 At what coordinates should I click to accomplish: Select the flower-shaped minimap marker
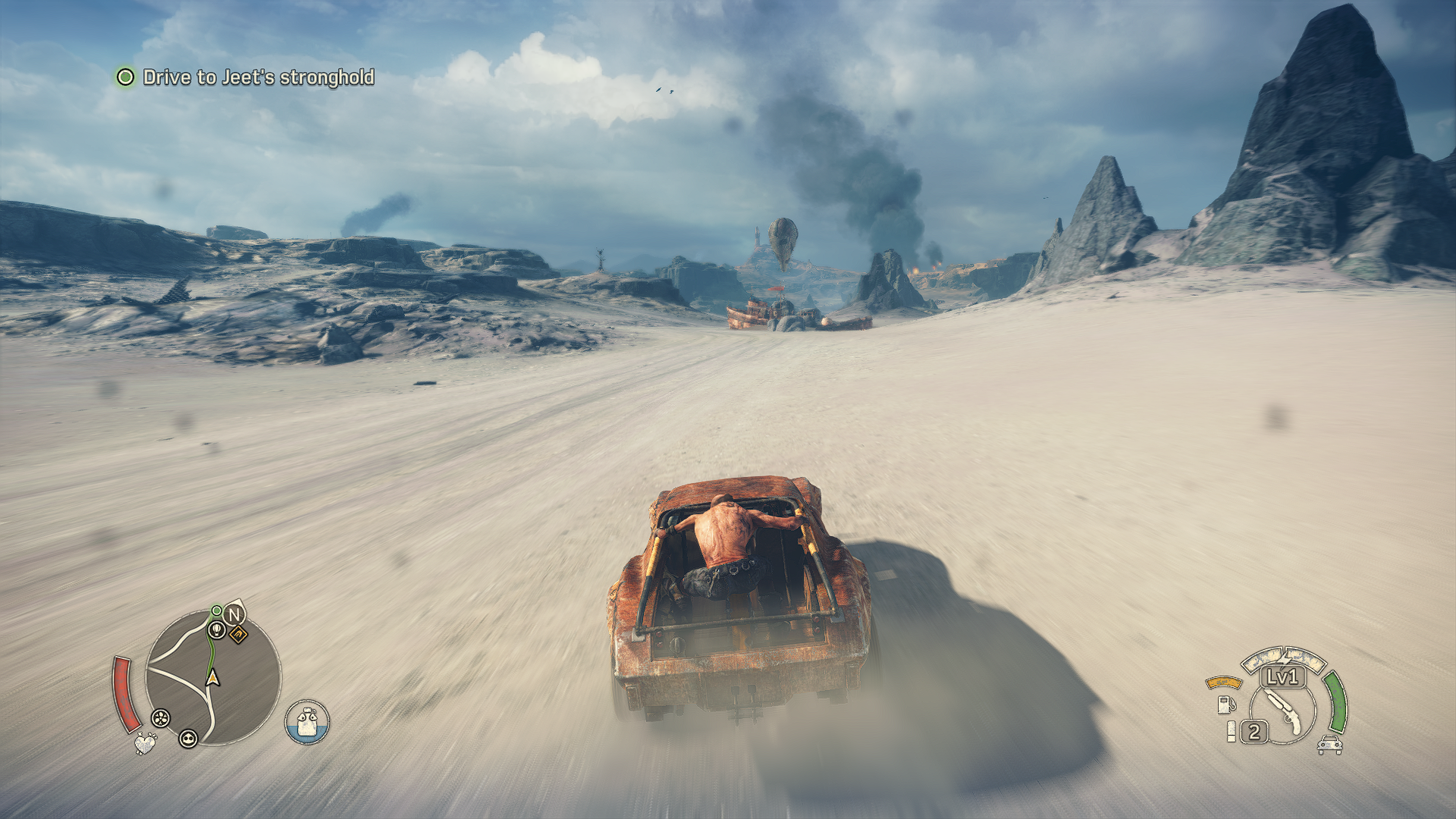pos(160,717)
